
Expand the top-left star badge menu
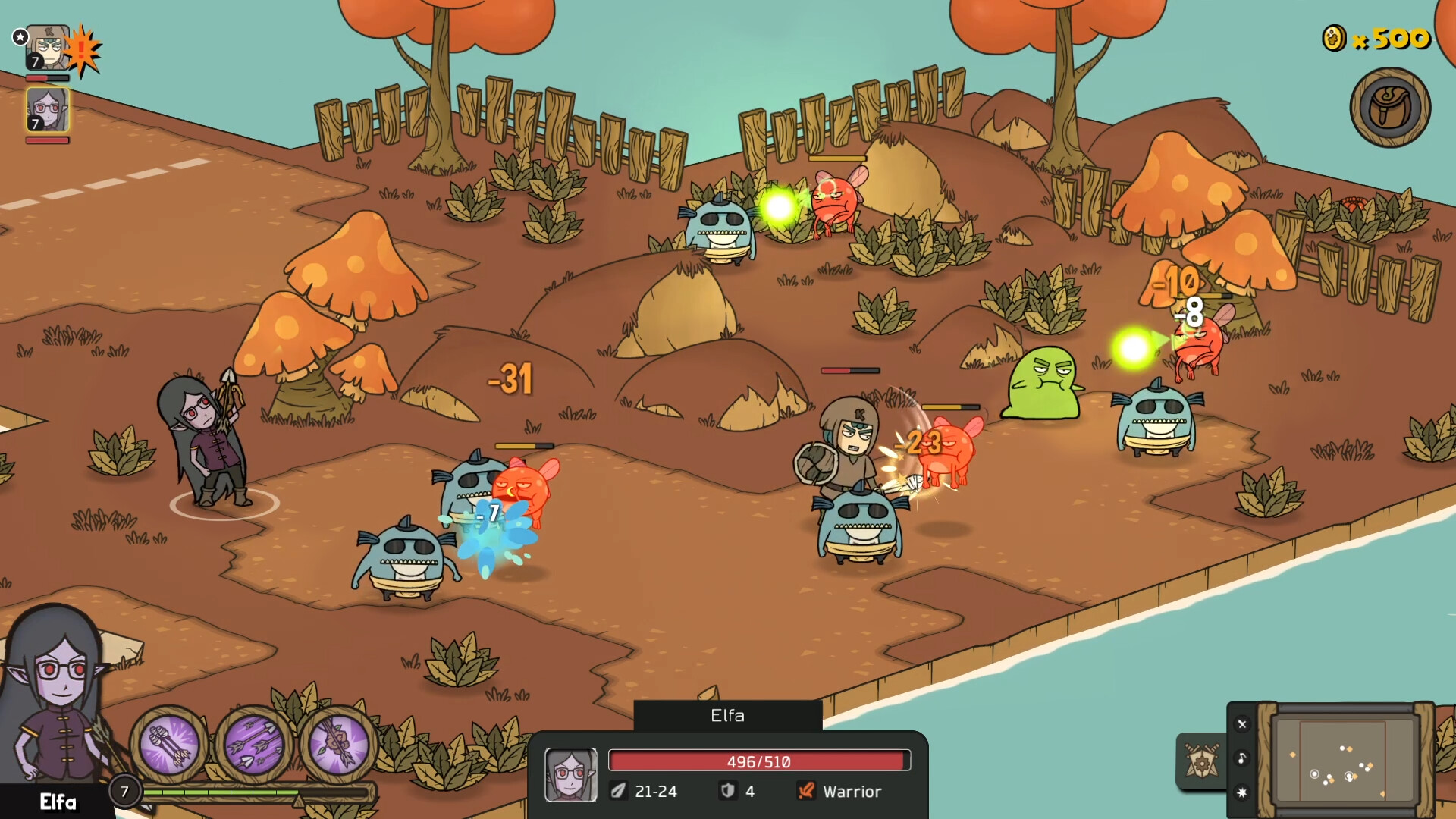click(x=19, y=36)
